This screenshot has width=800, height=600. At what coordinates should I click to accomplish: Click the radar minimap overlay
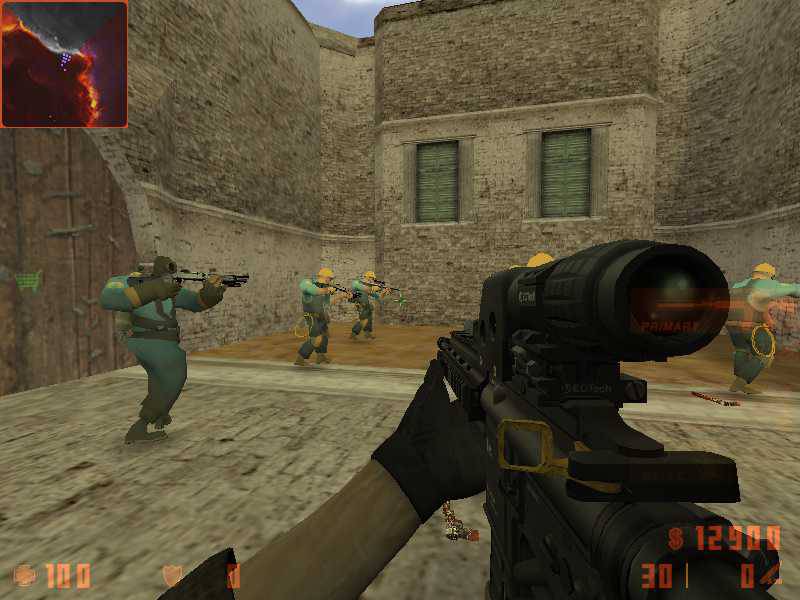click(x=64, y=64)
